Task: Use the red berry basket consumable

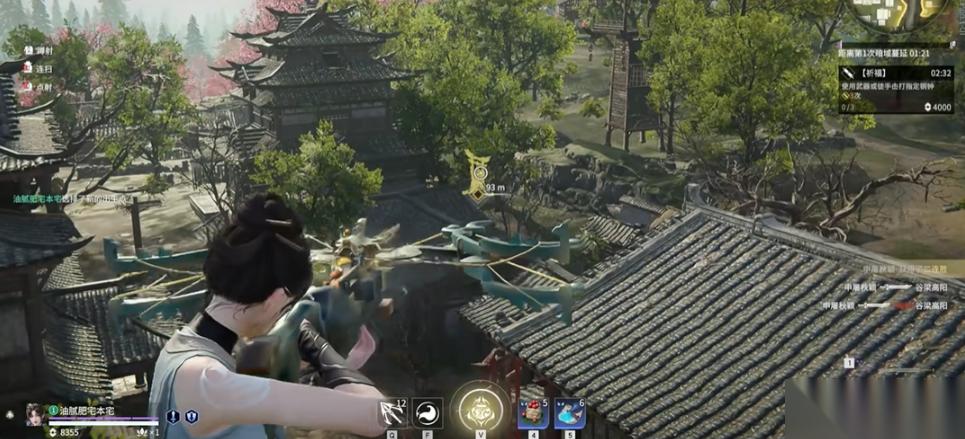Action: coord(532,413)
